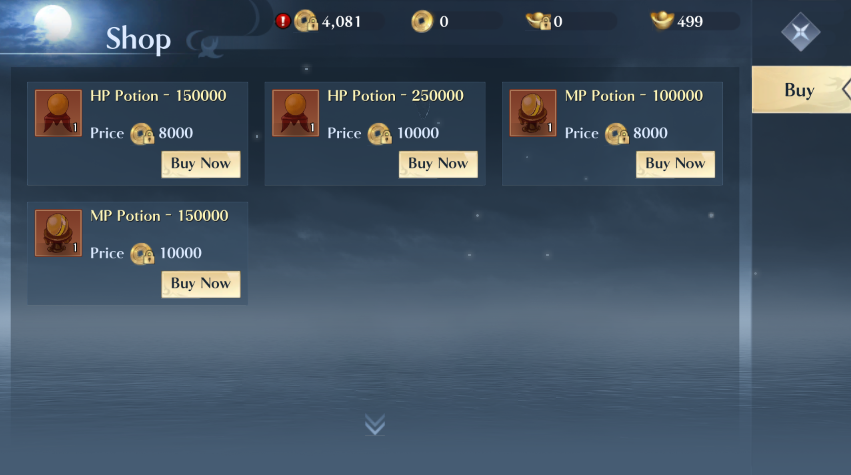Select the MP Potion - 100000 item icon
This screenshot has width=851, height=475.
click(533, 113)
